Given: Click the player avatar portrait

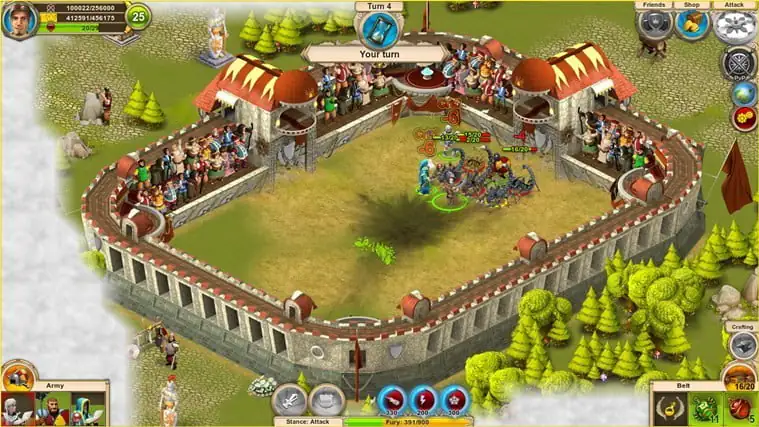Looking at the screenshot, I should pyautogui.click(x=19, y=20).
